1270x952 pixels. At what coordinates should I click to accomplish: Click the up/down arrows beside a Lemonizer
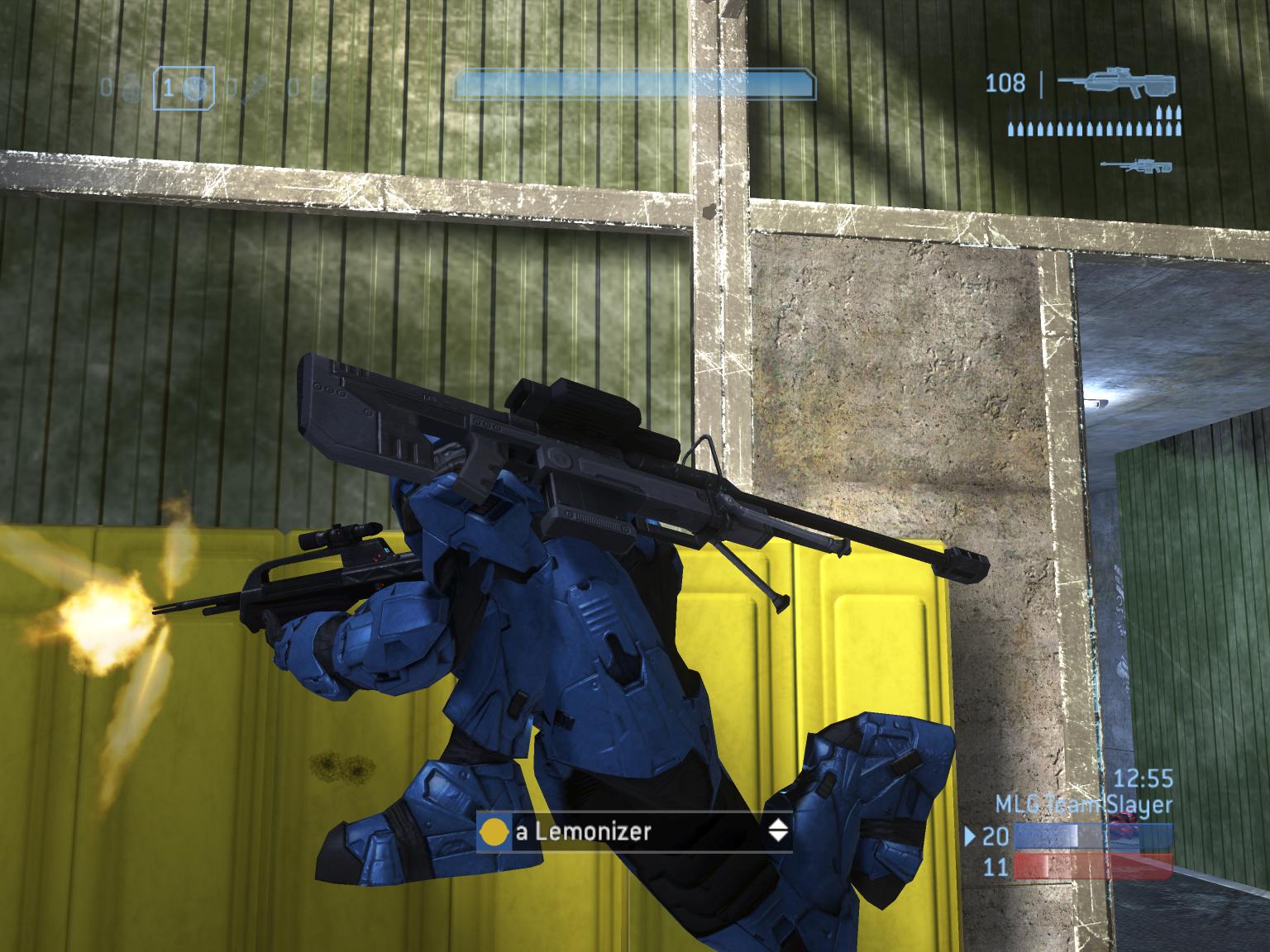tap(778, 831)
